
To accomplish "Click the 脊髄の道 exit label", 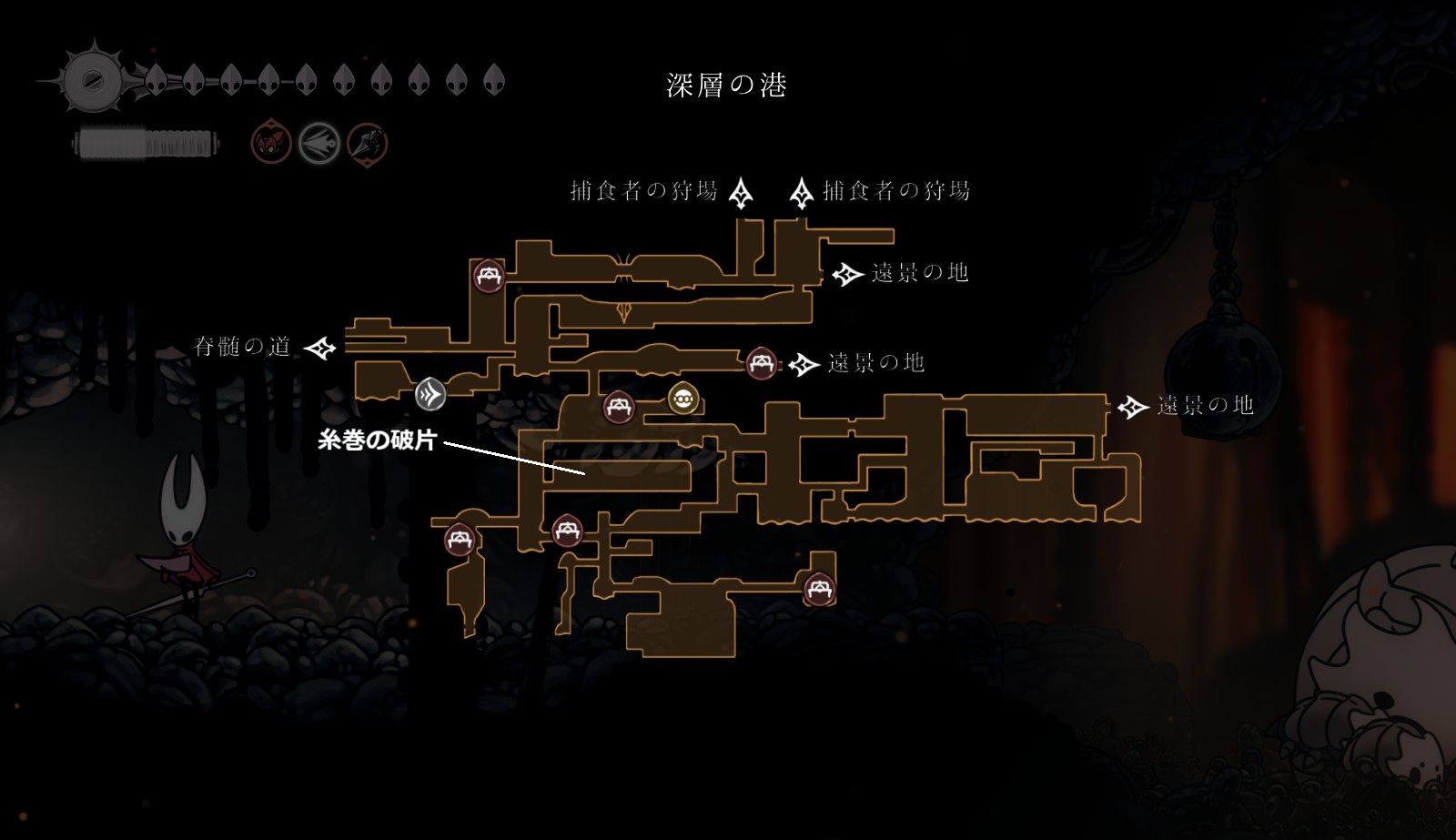I will click(x=242, y=347).
